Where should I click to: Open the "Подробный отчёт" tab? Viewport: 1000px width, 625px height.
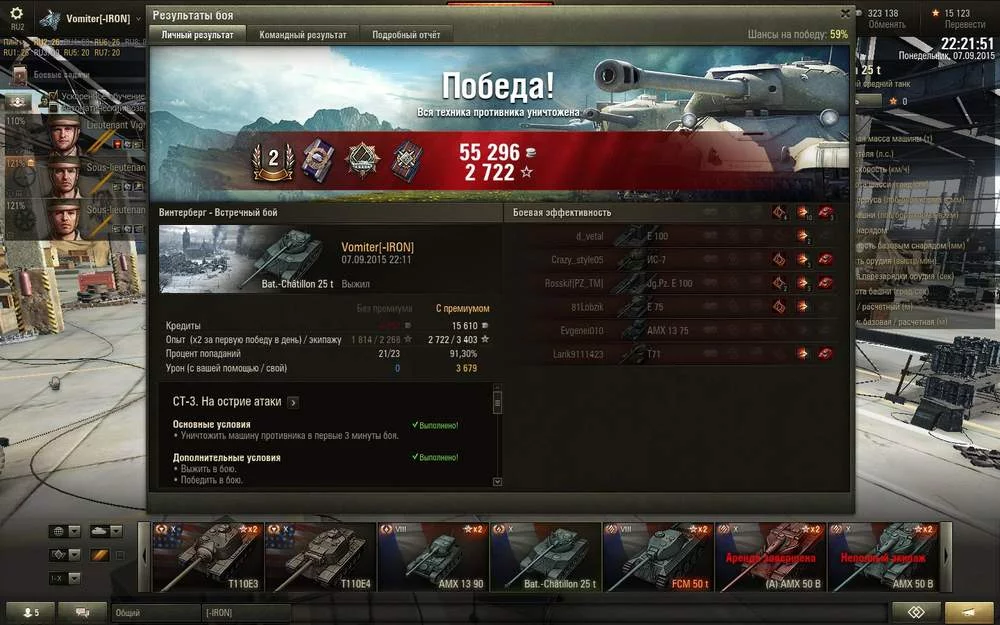click(406, 35)
